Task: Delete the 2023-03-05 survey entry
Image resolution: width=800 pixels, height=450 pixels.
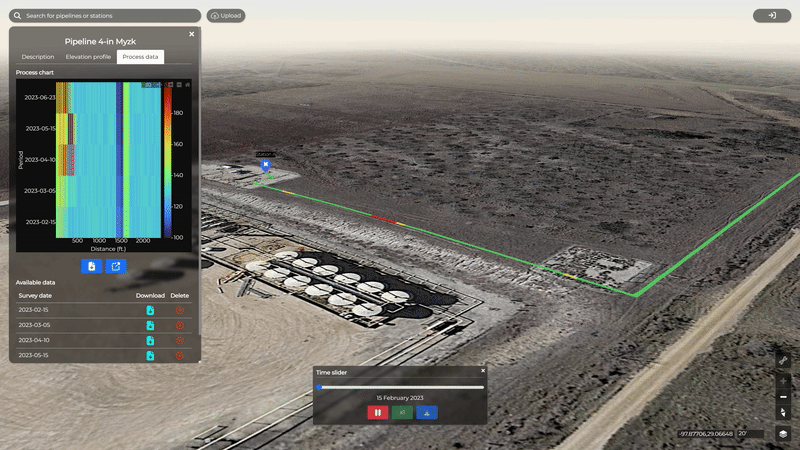Action: [x=180, y=325]
